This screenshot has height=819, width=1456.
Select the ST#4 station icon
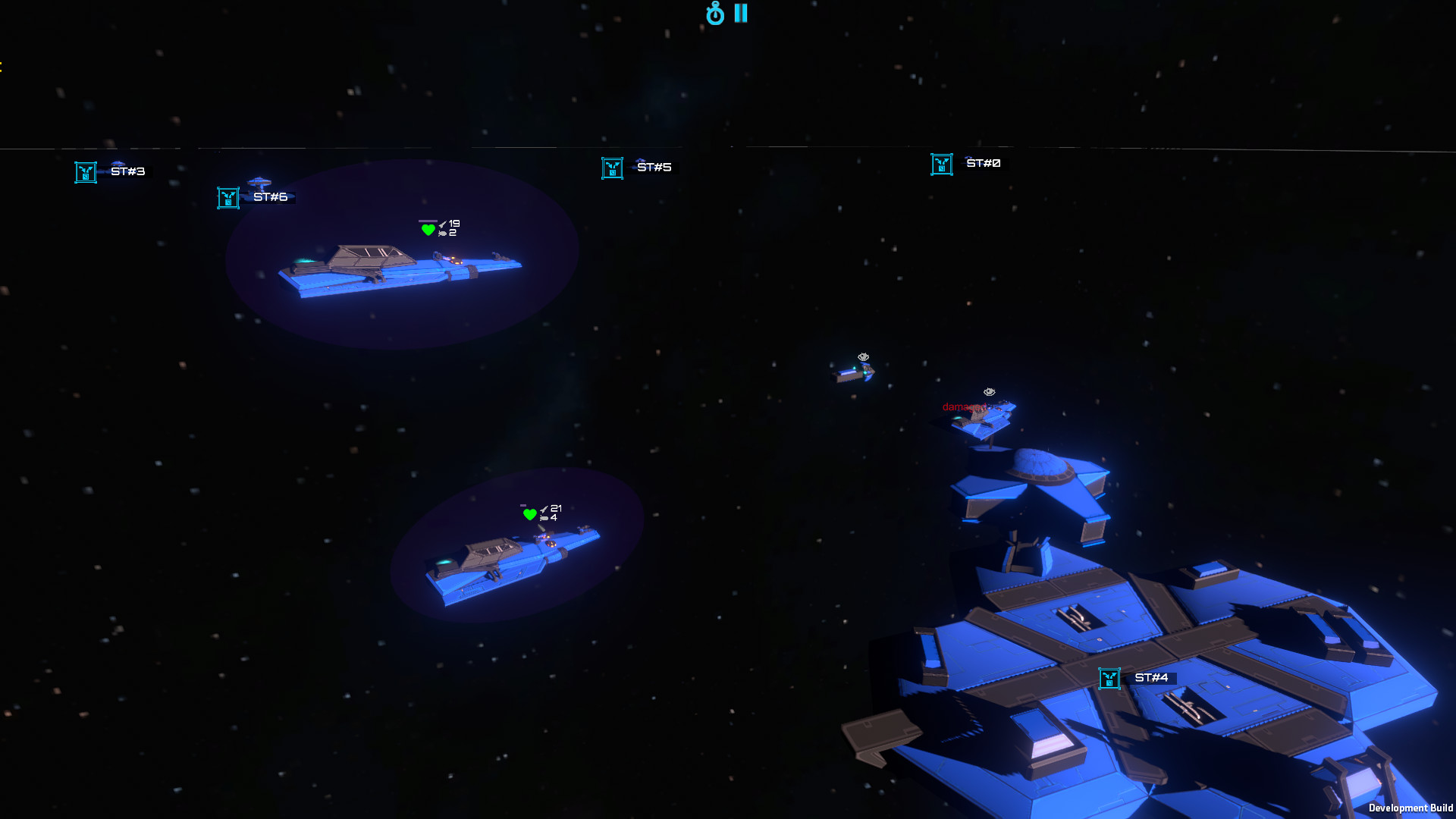tap(1111, 679)
